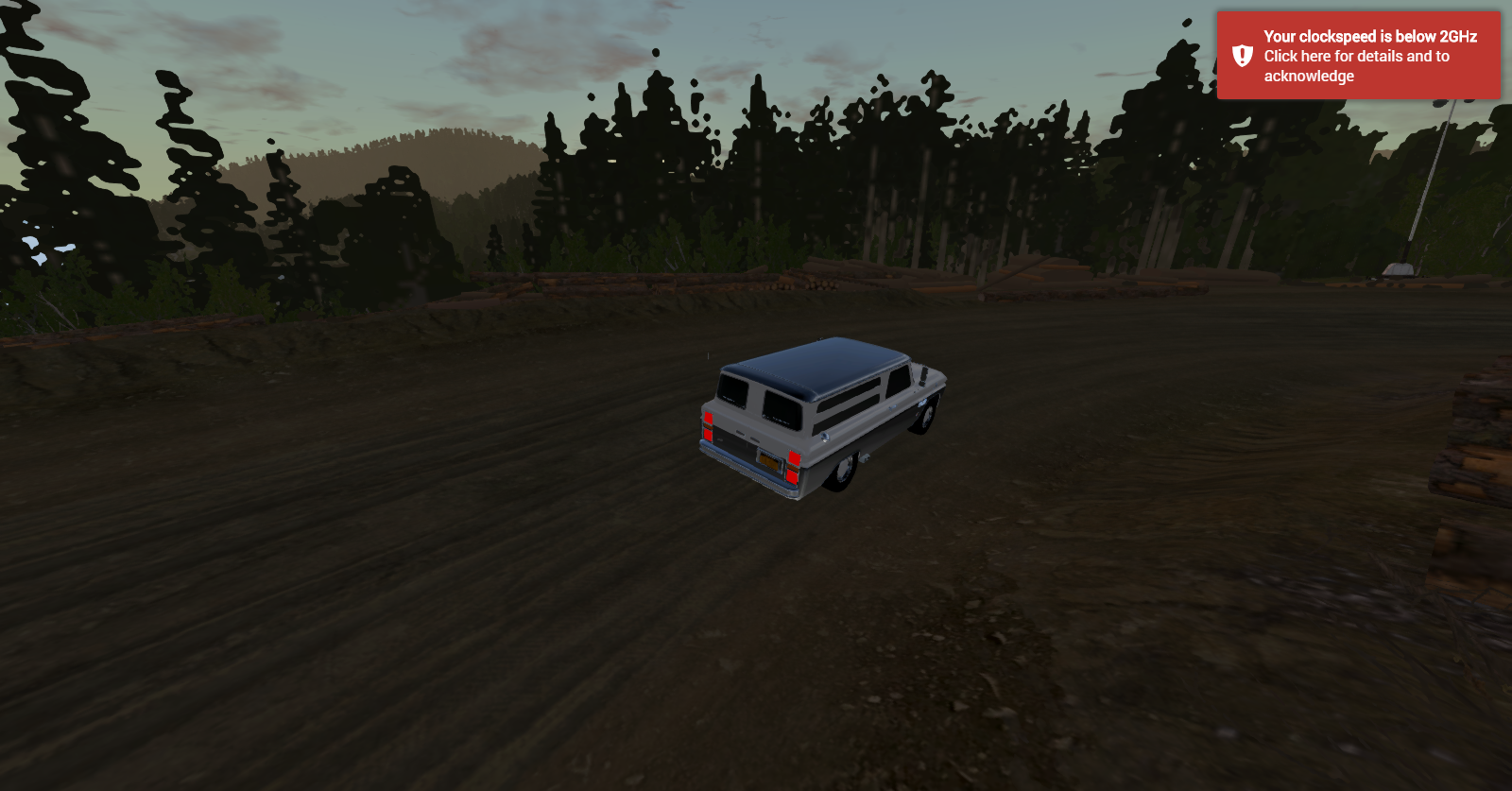Select the truck's rear left wheel
This screenshot has height=791, width=1512.
point(843,471)
